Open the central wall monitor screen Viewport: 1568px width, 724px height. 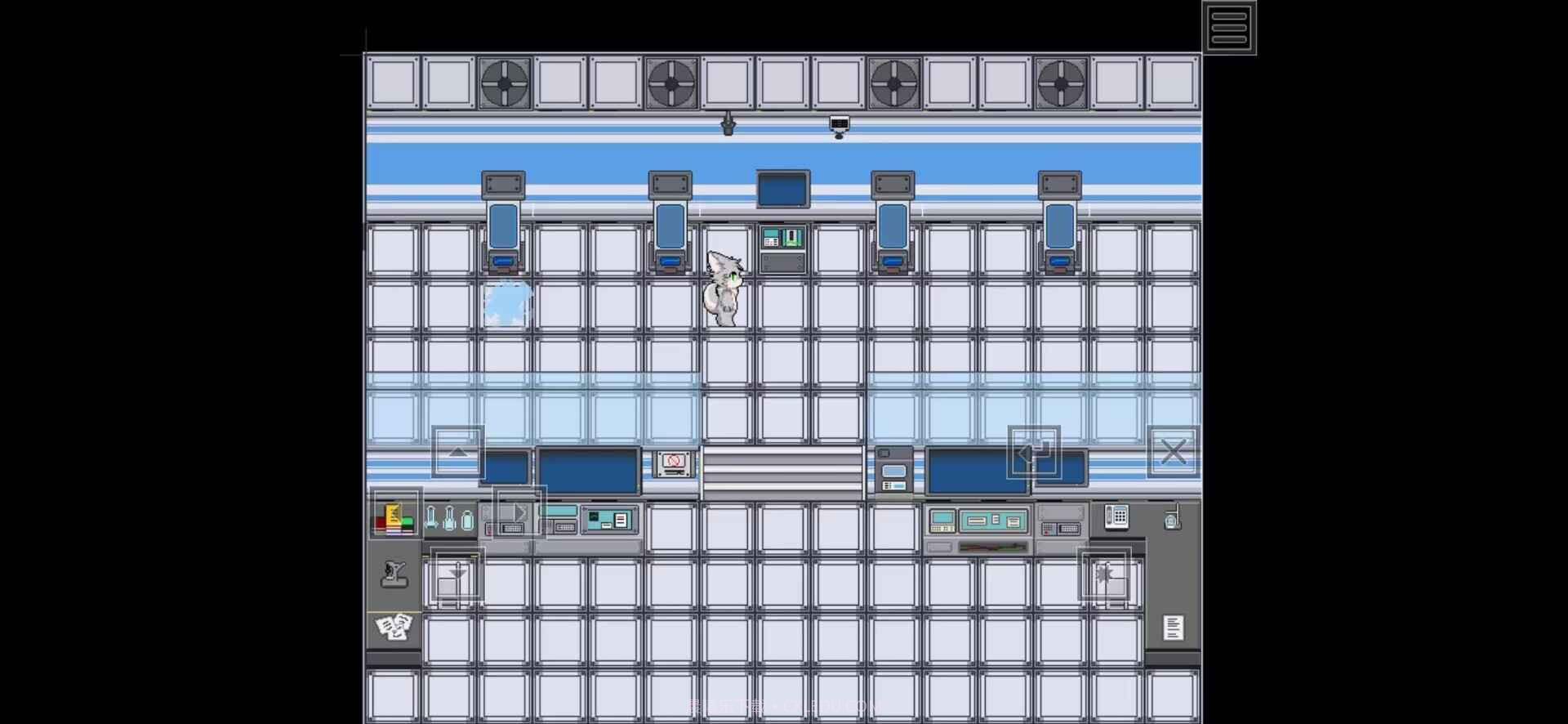(782, 187)
